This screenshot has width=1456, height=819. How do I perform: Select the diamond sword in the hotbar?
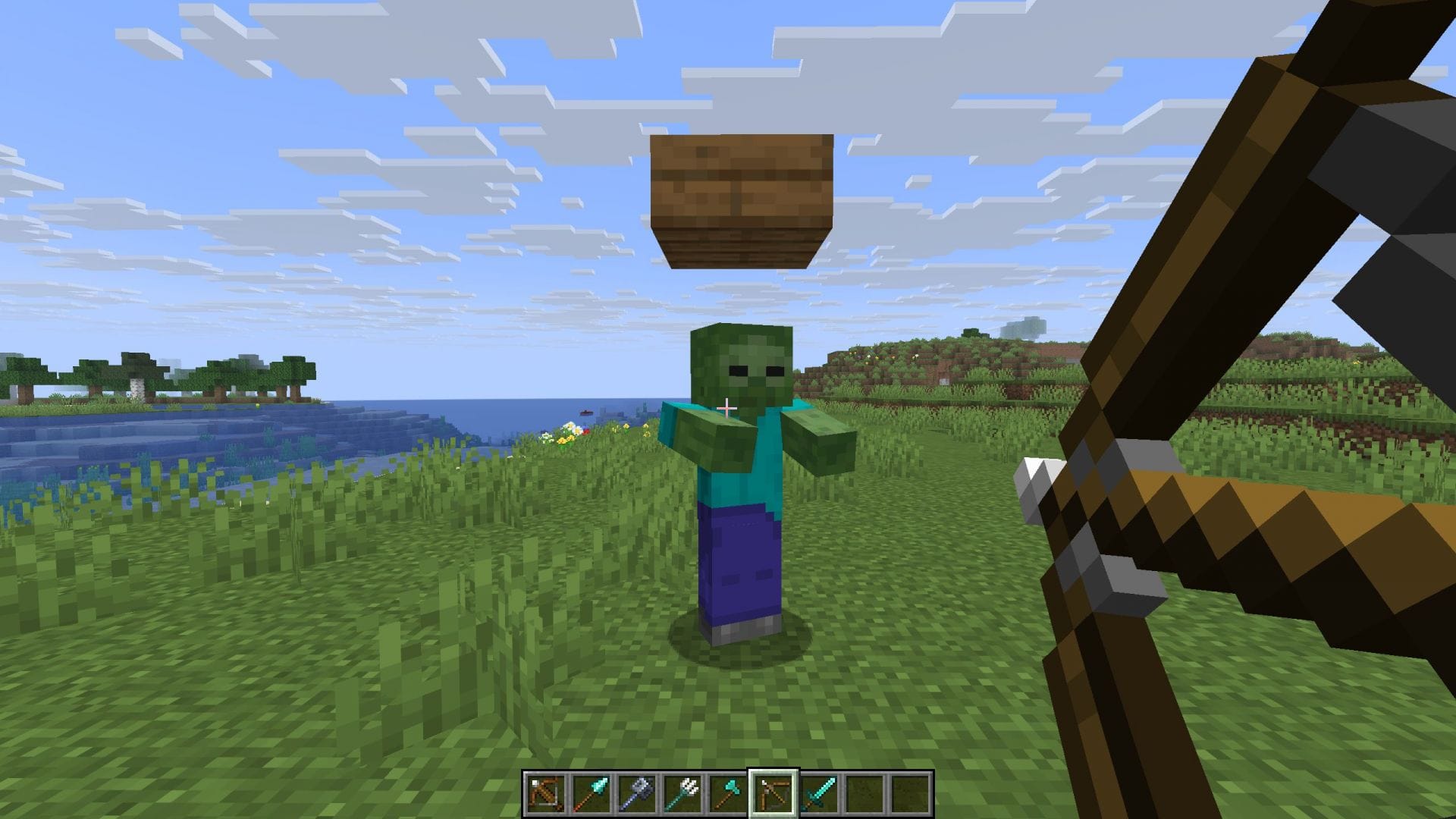pos(817,792)
